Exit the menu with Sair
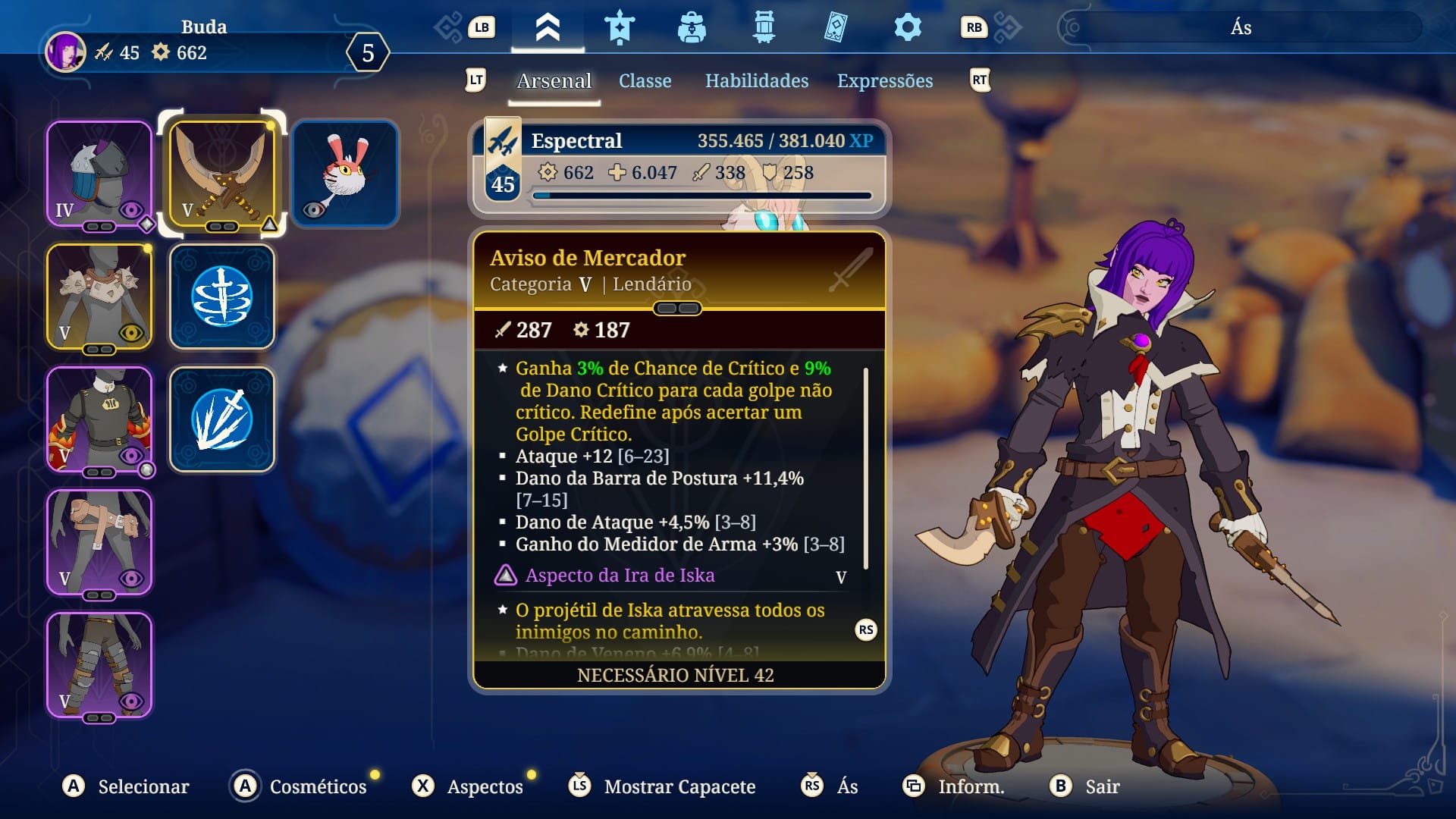This screenshot has width=1456, height=819. [x=1101, y=786]
